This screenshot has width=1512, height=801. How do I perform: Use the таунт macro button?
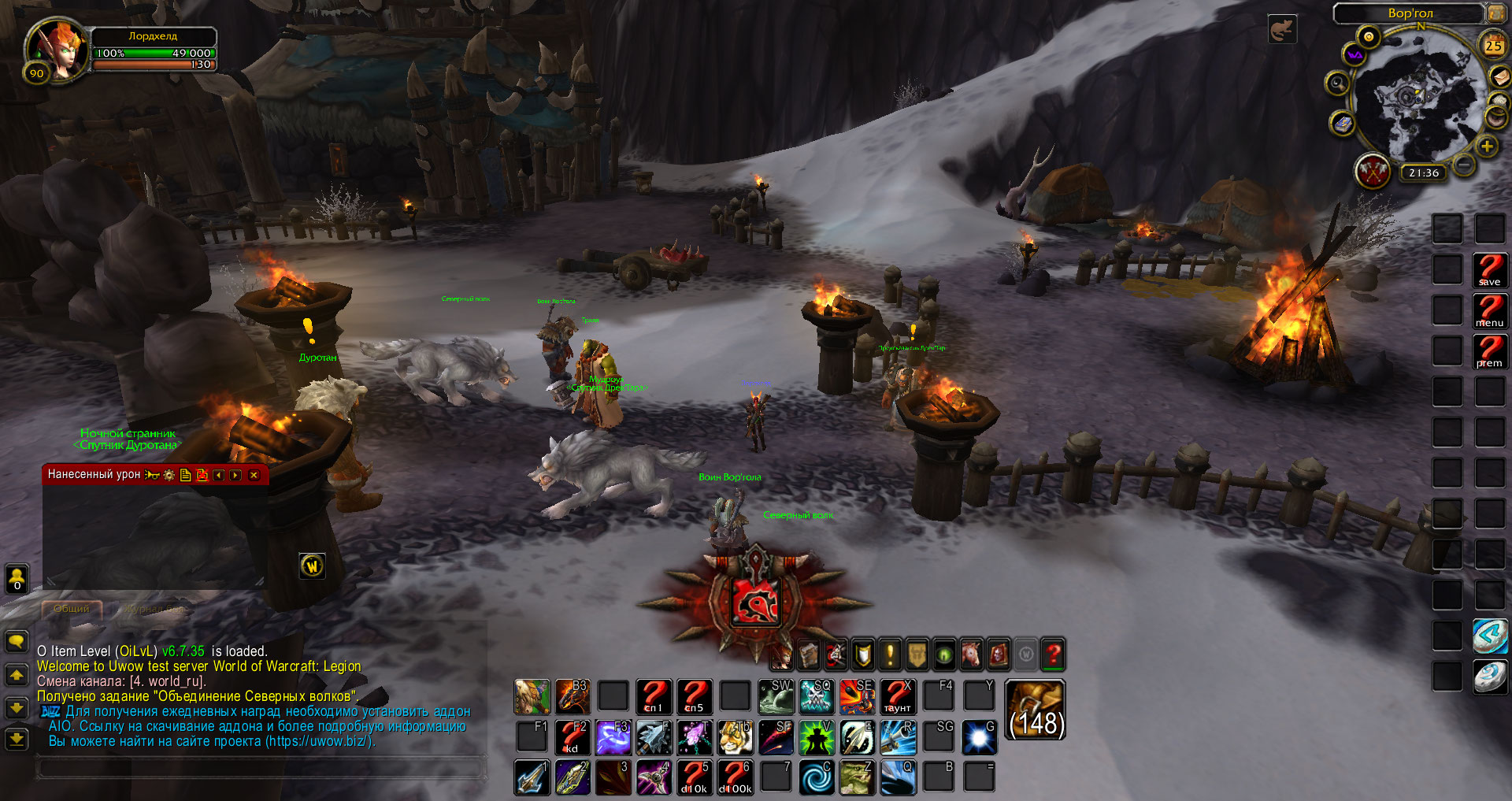[x=897, y=696]
